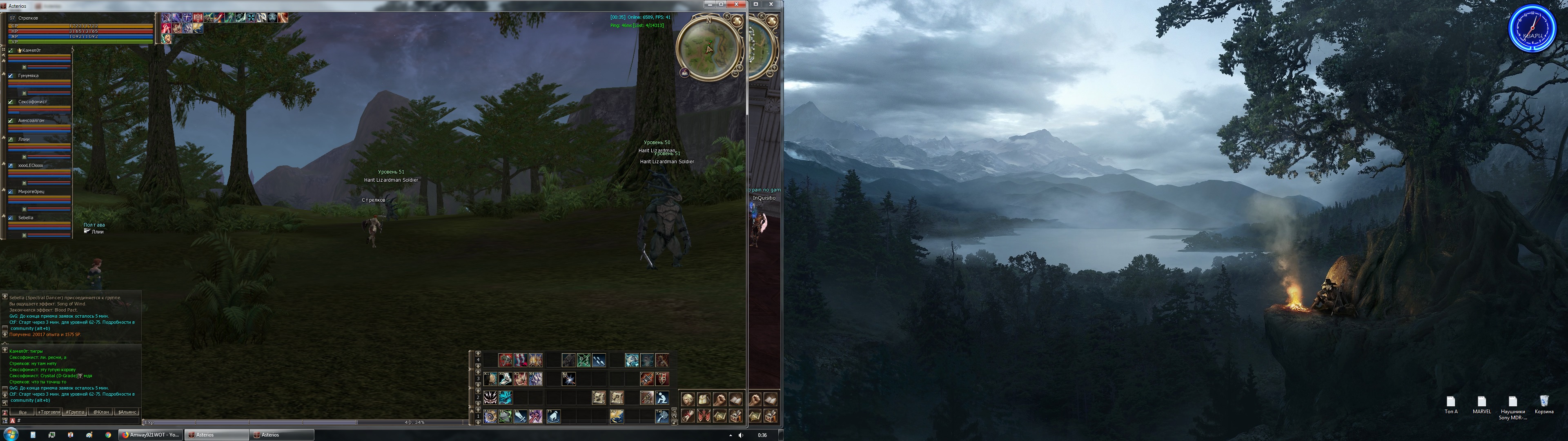
Task: Trigger the K6 blue spark skill
Action: 568,379
